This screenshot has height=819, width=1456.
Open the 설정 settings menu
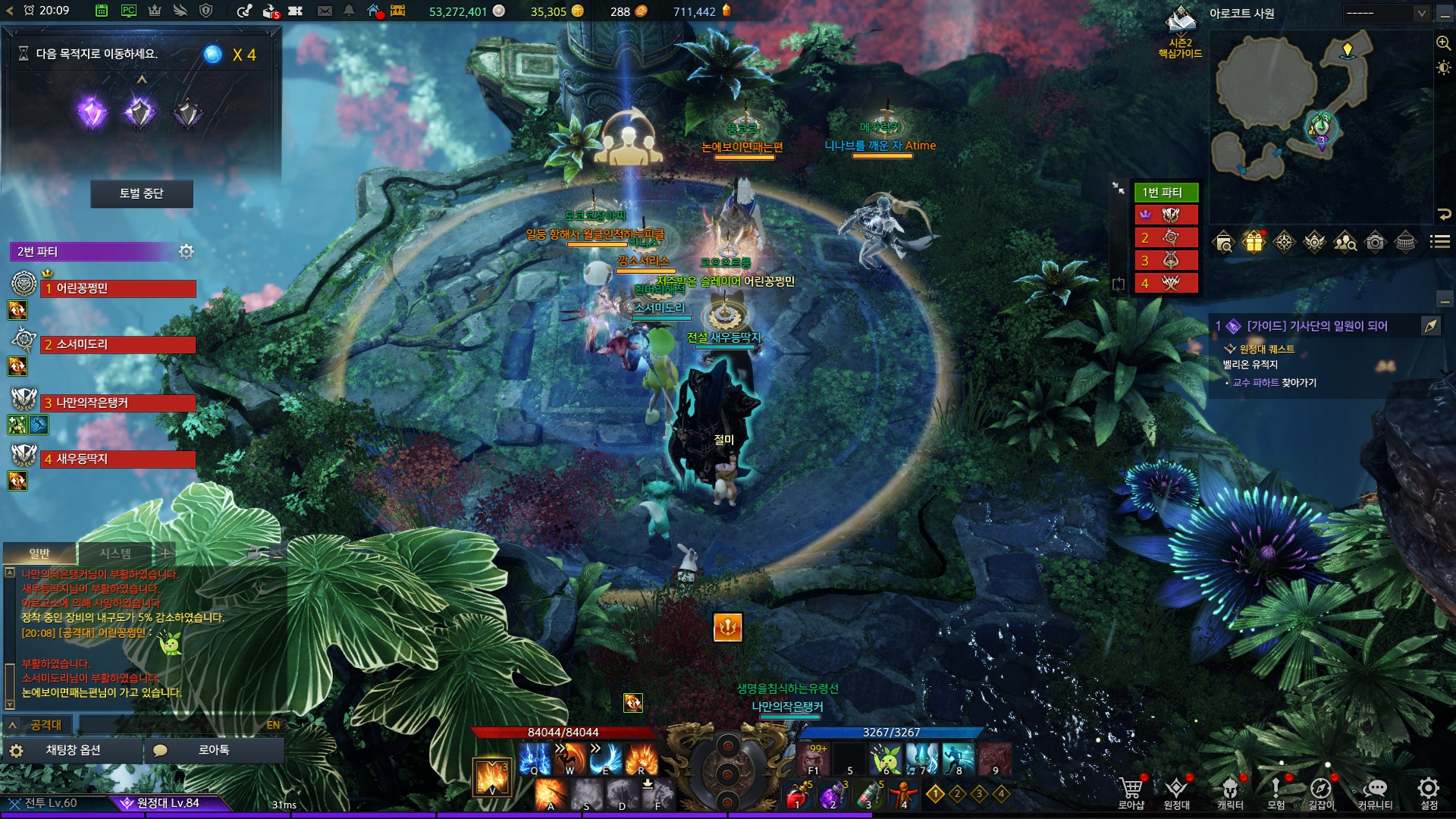click(x=1429, y=792)
